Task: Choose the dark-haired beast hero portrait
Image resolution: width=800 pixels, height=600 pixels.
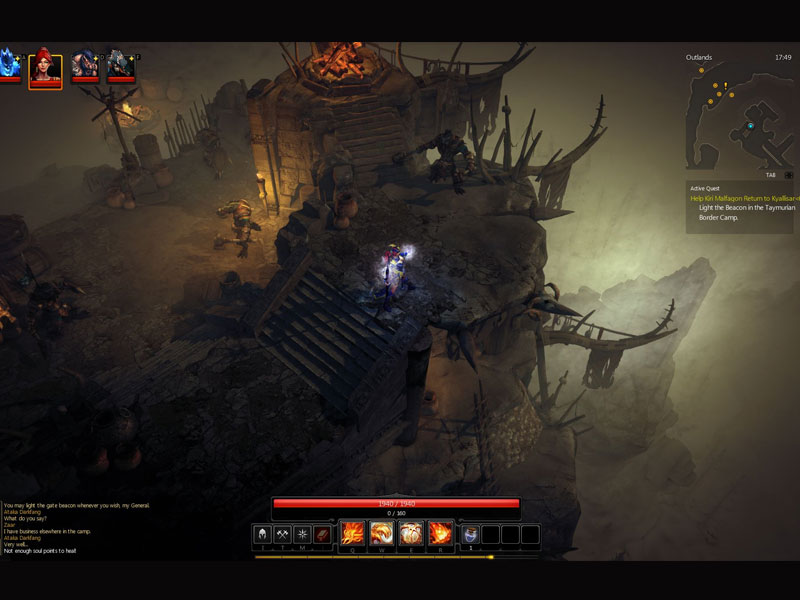Action: 85,66
